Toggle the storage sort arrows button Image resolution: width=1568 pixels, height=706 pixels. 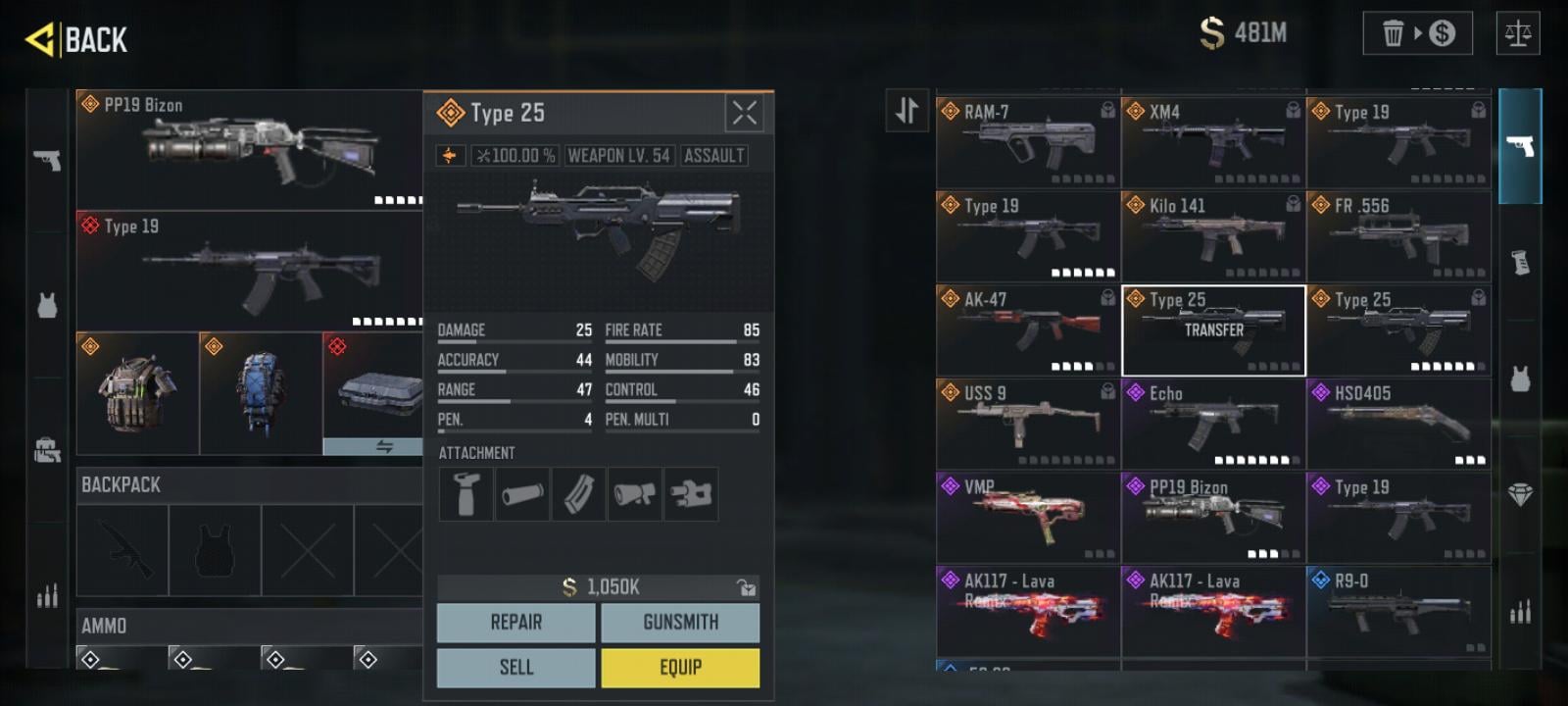906,110
